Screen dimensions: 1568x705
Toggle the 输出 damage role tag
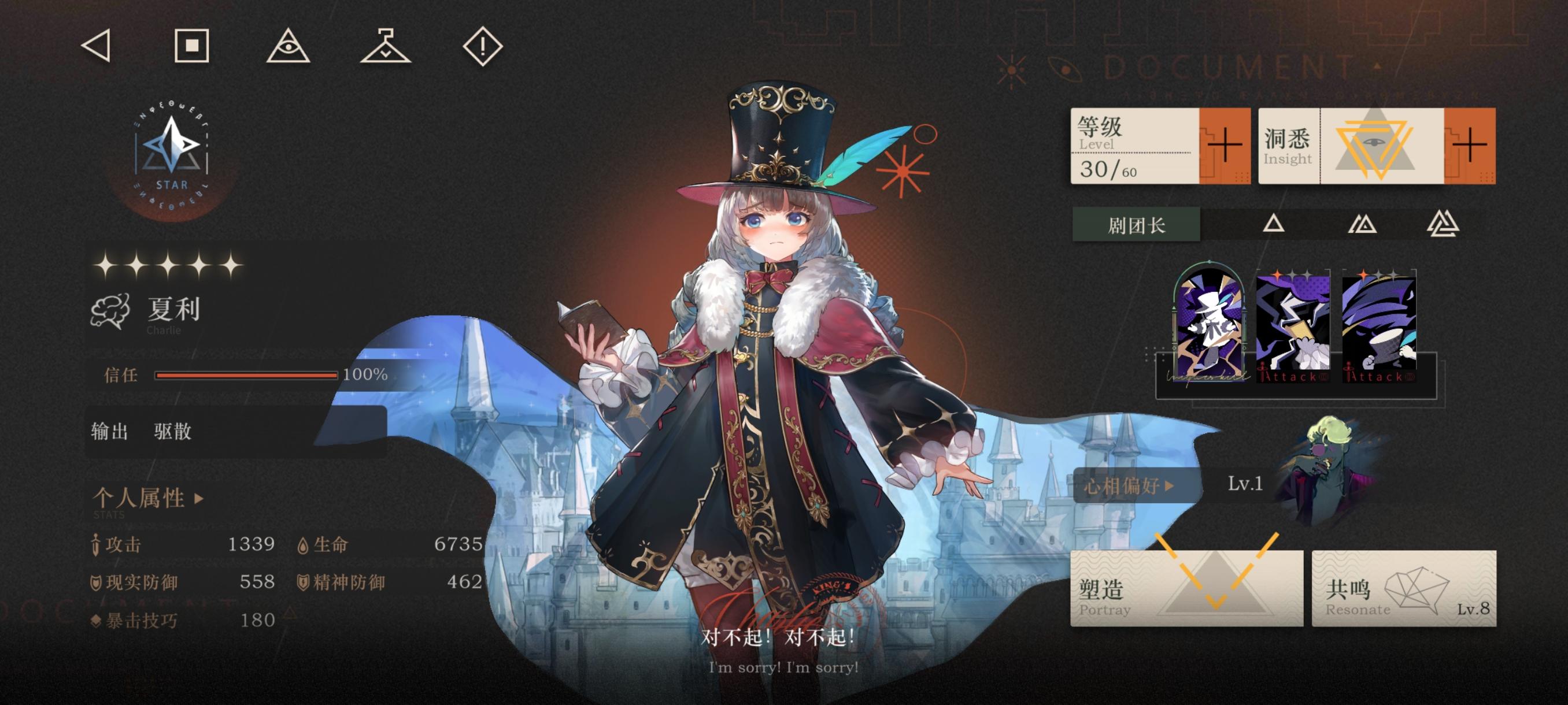click(x=111, y=432)
